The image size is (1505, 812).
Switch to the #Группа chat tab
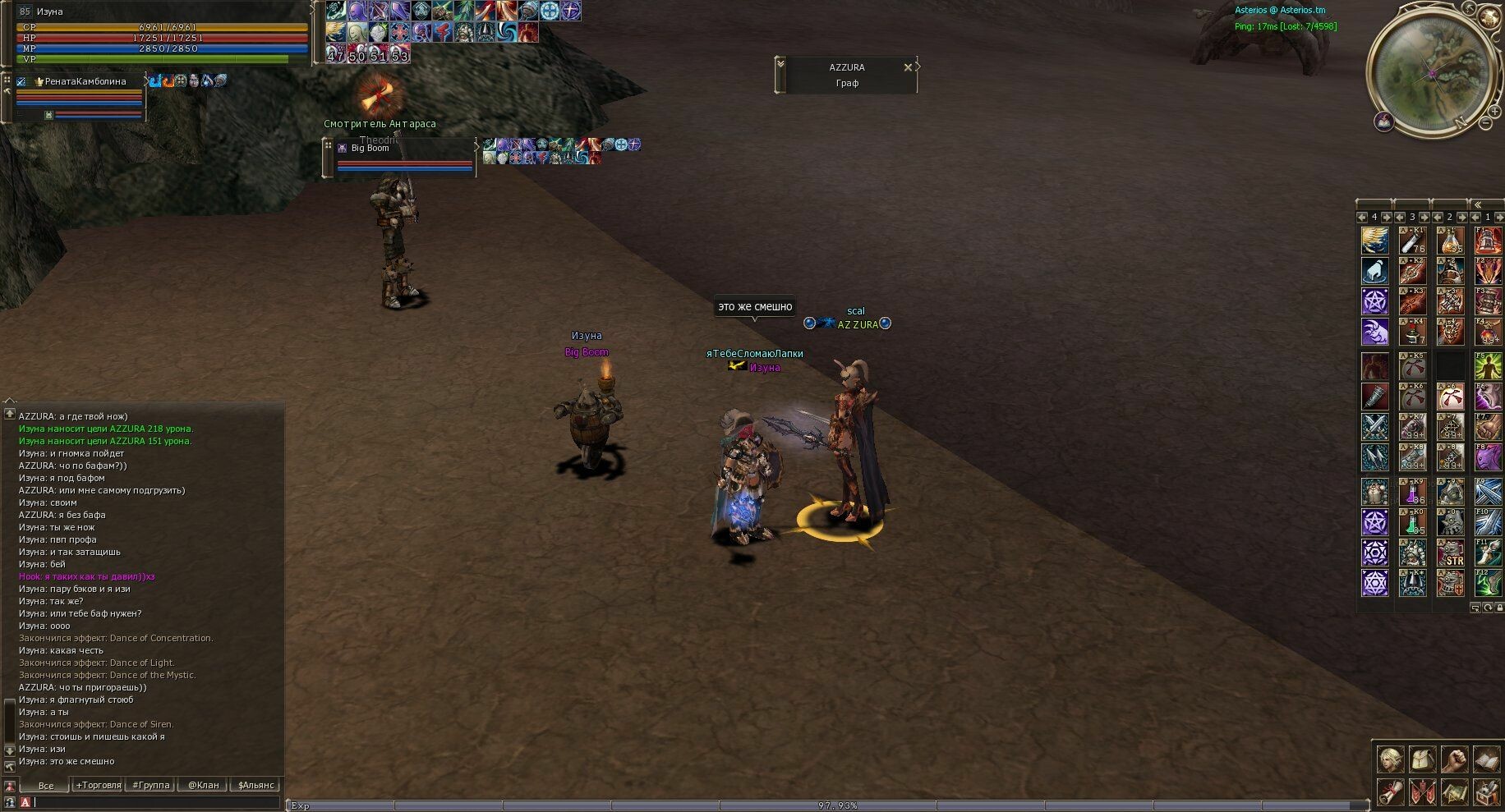[x=151, y=785]
